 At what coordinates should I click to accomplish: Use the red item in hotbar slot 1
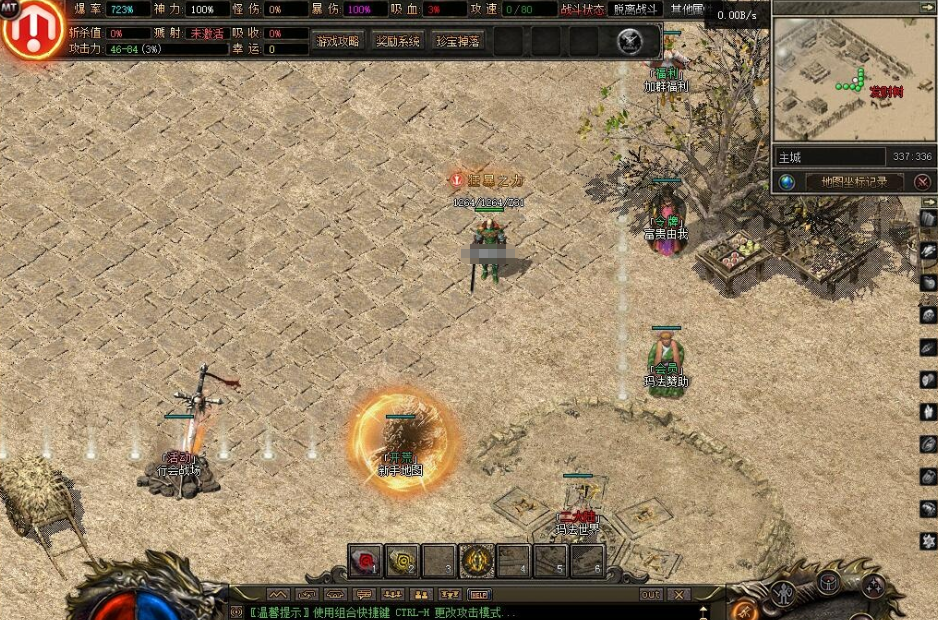(x=366, y=561)
